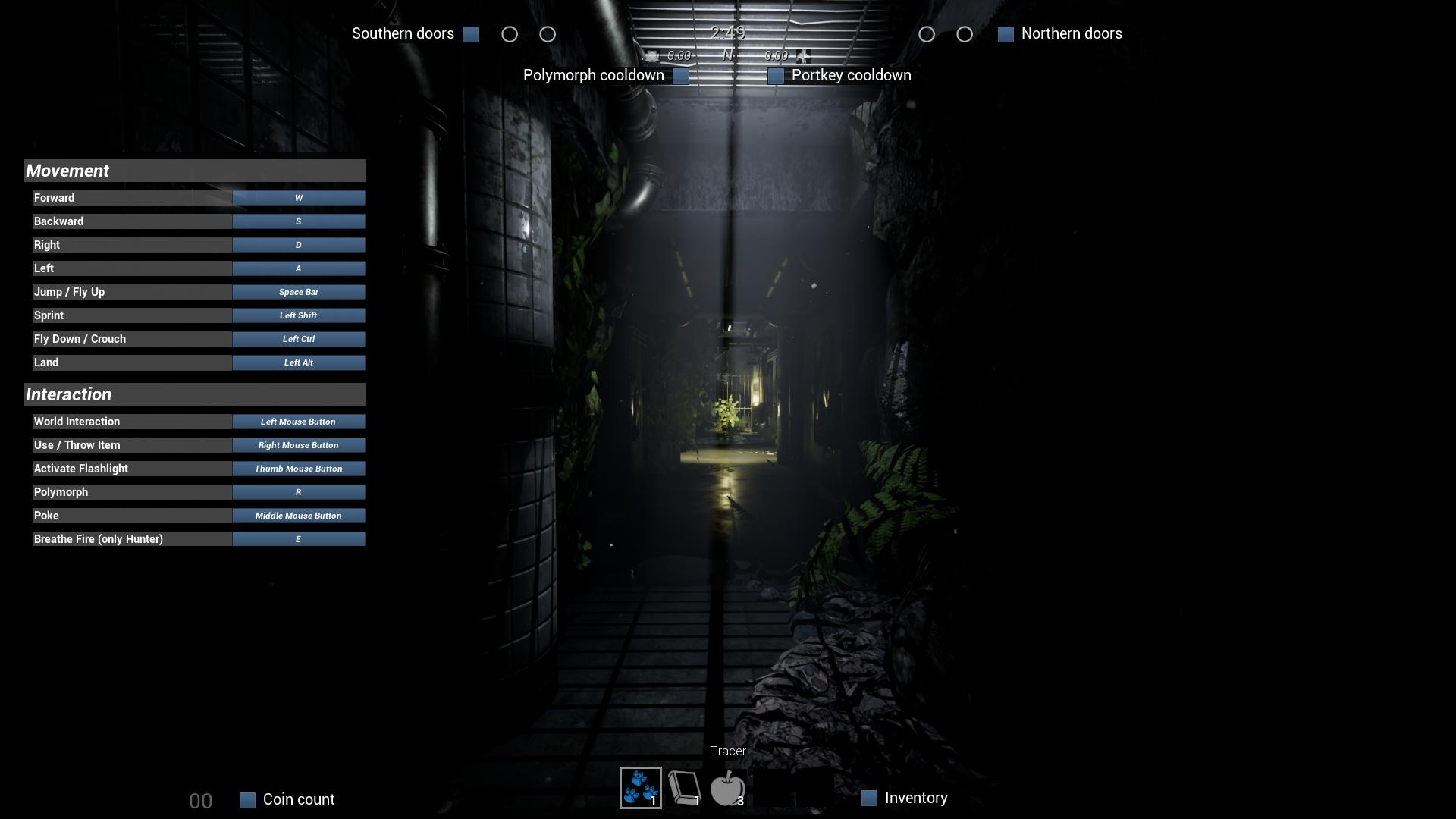Select the book item in the hotbar
This screenshot has height=819, width=1456.
(x=683, y=789)
